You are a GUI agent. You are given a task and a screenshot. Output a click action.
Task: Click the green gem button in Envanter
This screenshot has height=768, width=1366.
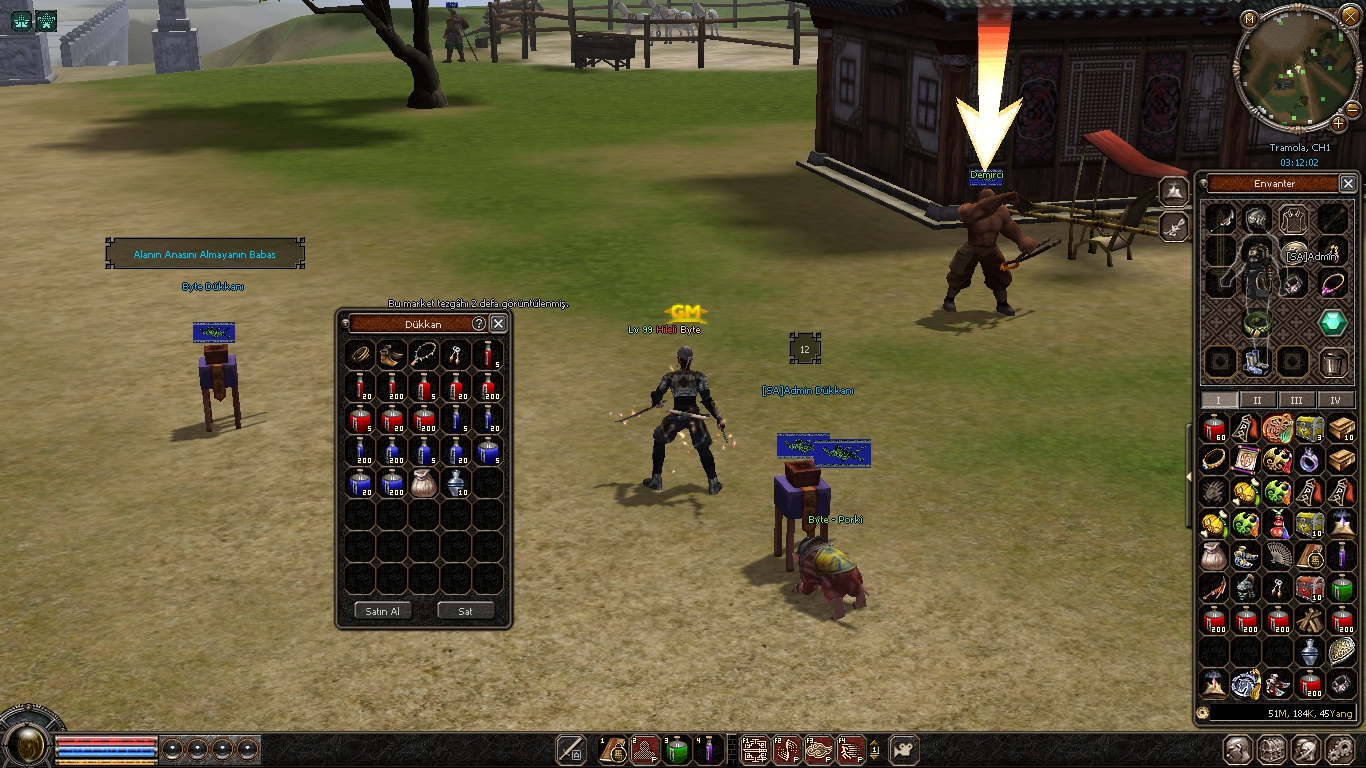1332,323
